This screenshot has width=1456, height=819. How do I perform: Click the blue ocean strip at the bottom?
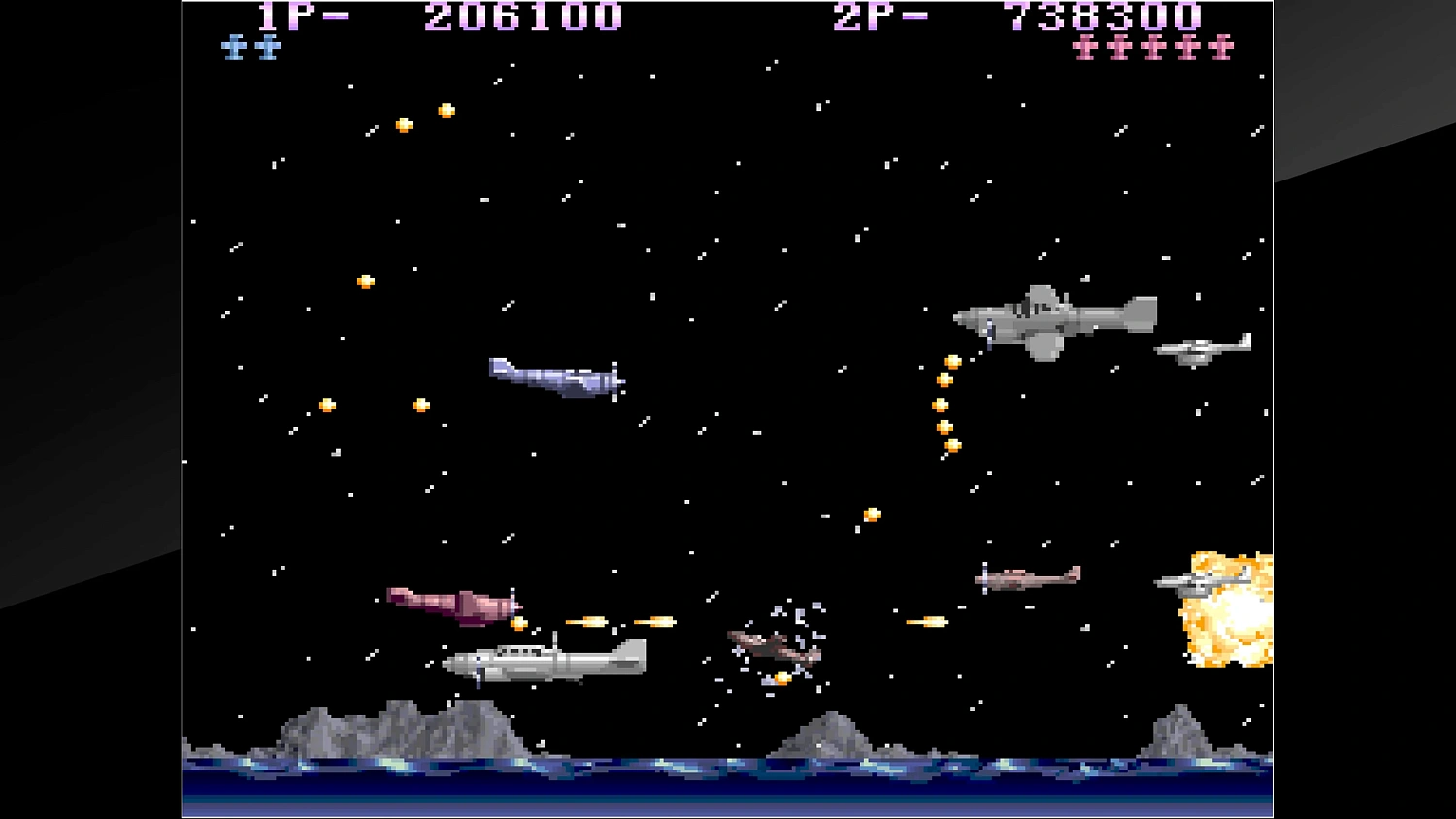click(x=728, y=786)
